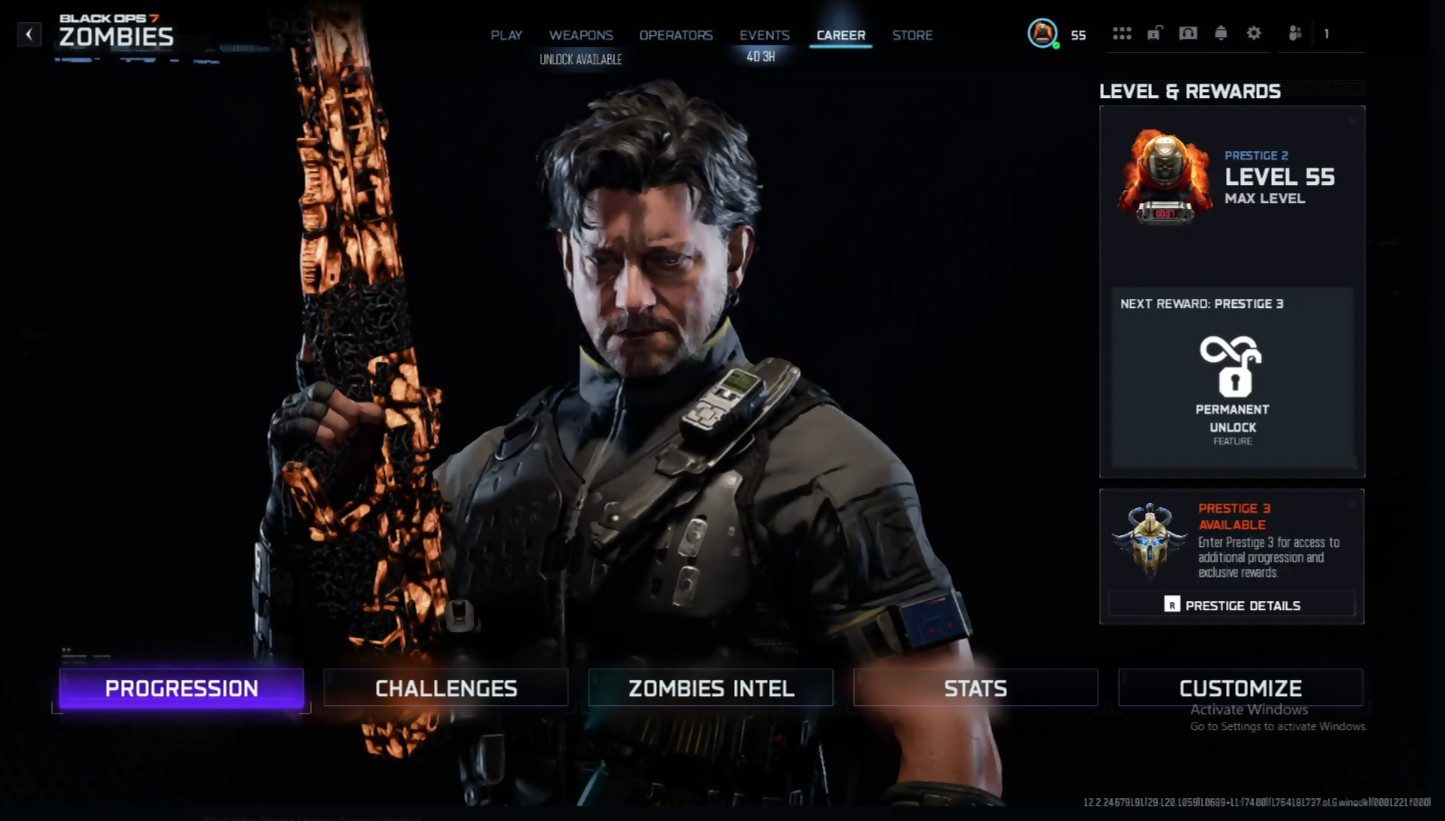This screenshot has width=1445, height=821.
Task: Choose the Customize button
Action: coord(1240,689)
